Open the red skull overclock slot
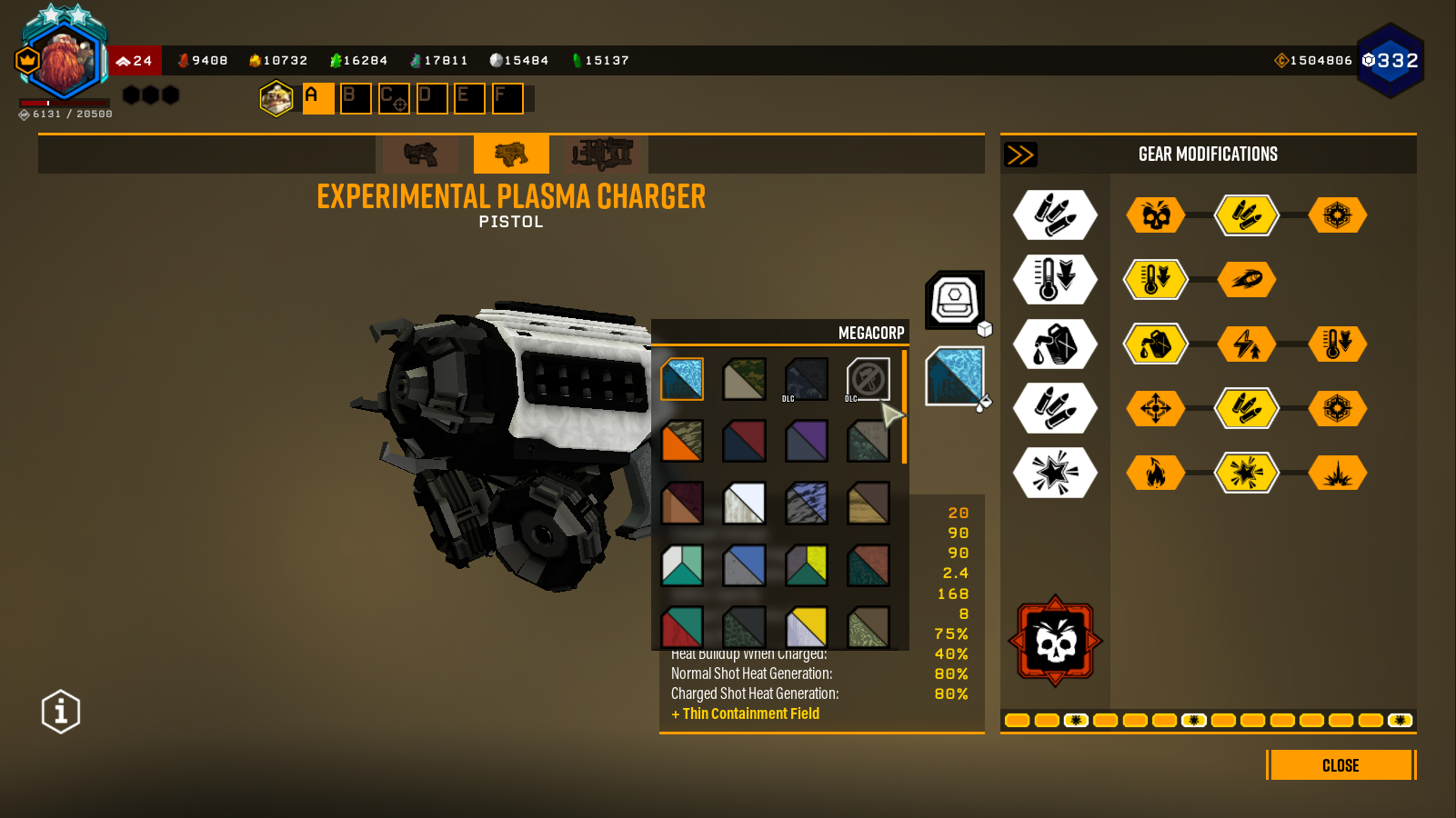 coord(1055,642)
